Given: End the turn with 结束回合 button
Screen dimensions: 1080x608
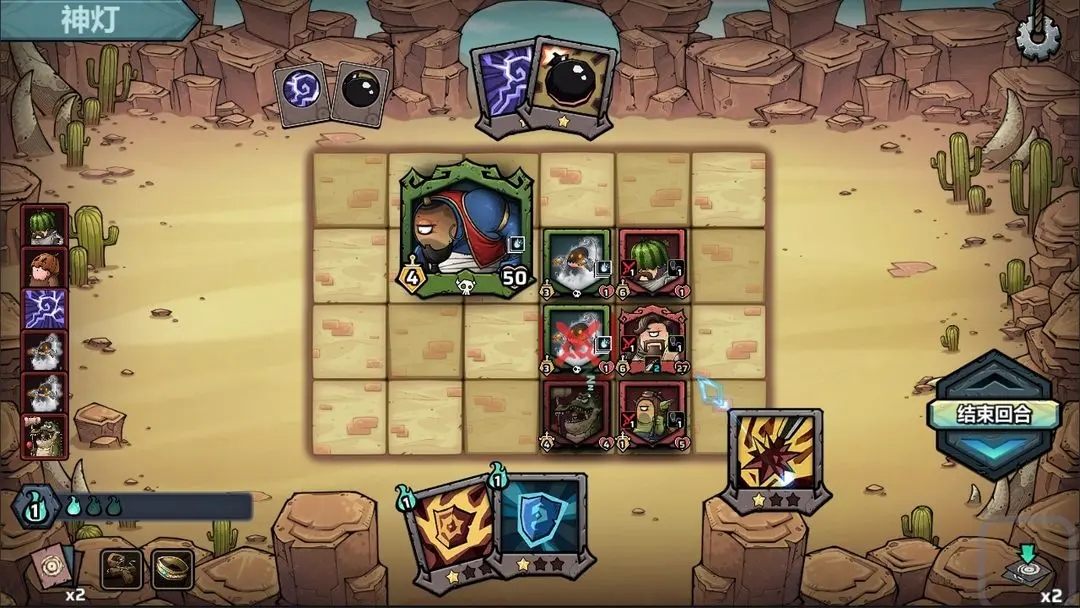Looking at the screenshot, I should 979,413.
